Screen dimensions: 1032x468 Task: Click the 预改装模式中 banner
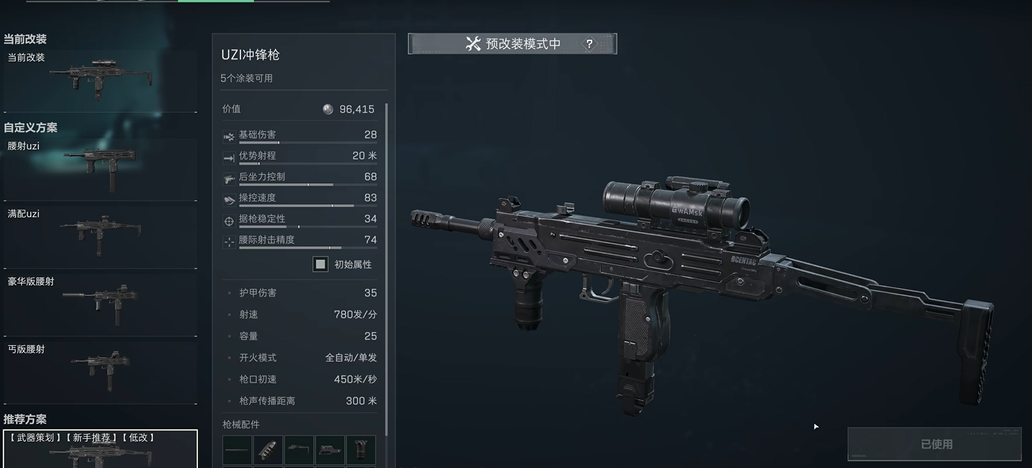[512, 44]
